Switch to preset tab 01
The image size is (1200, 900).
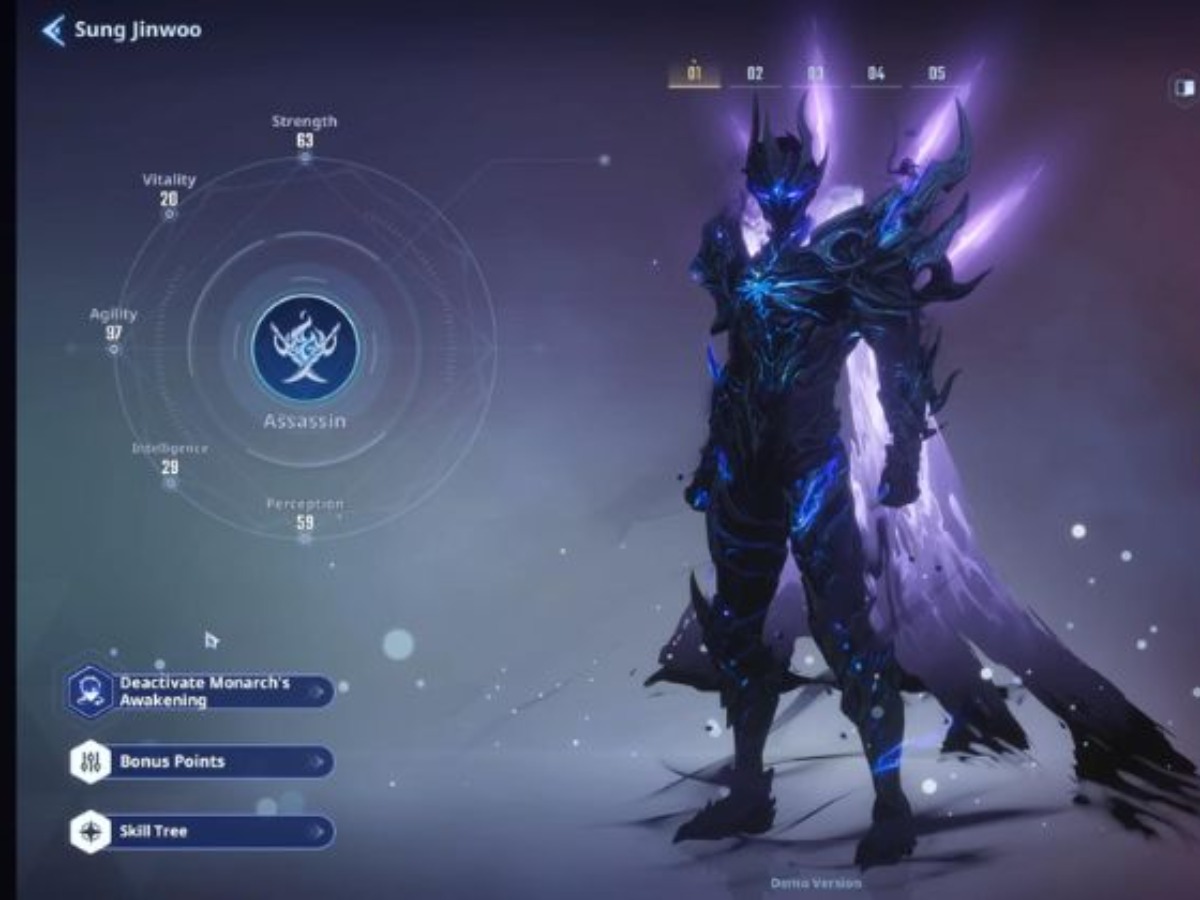694,74
